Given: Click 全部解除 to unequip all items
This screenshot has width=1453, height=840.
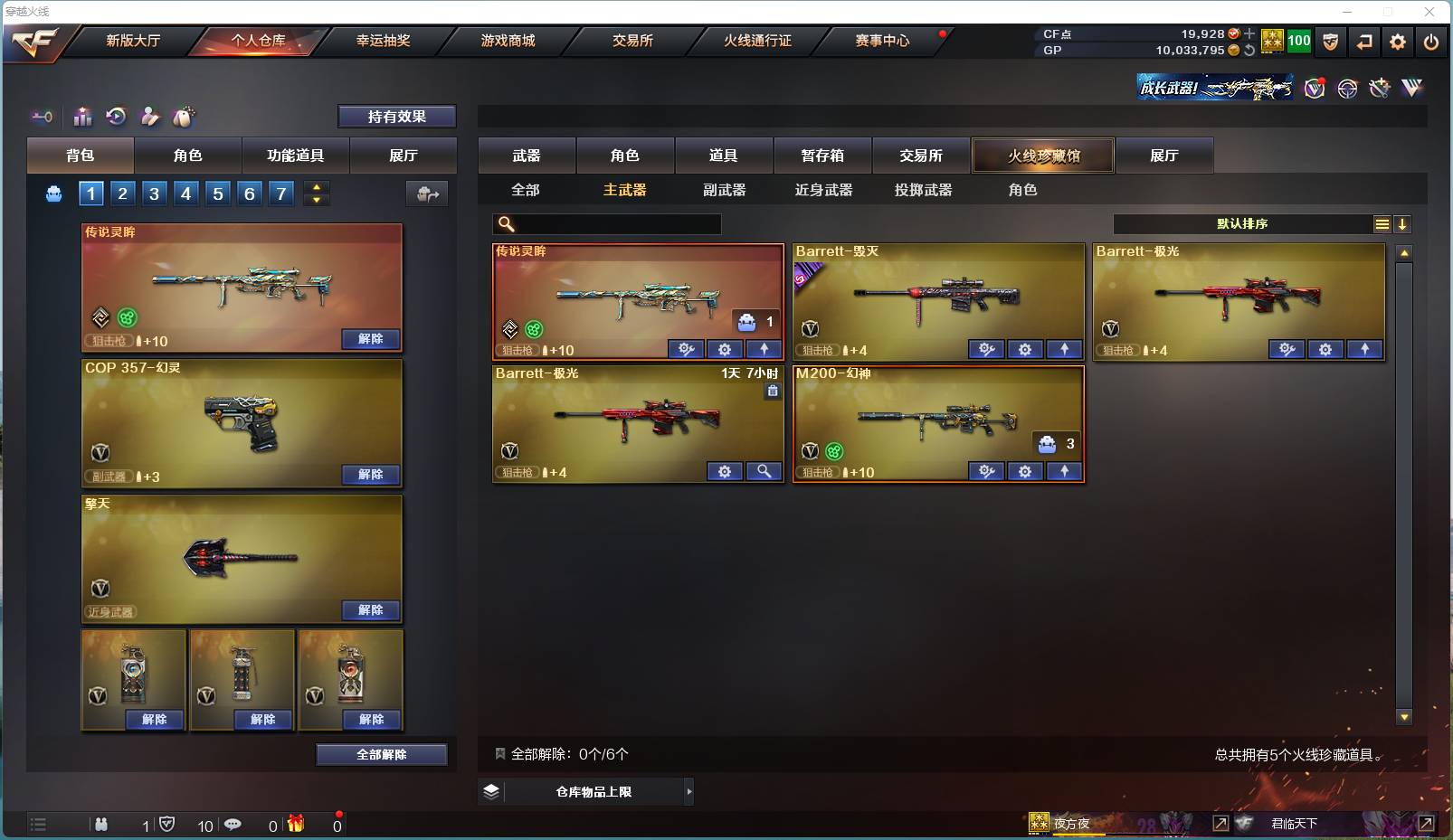Looking at the screenshot, I should [382, 753].
